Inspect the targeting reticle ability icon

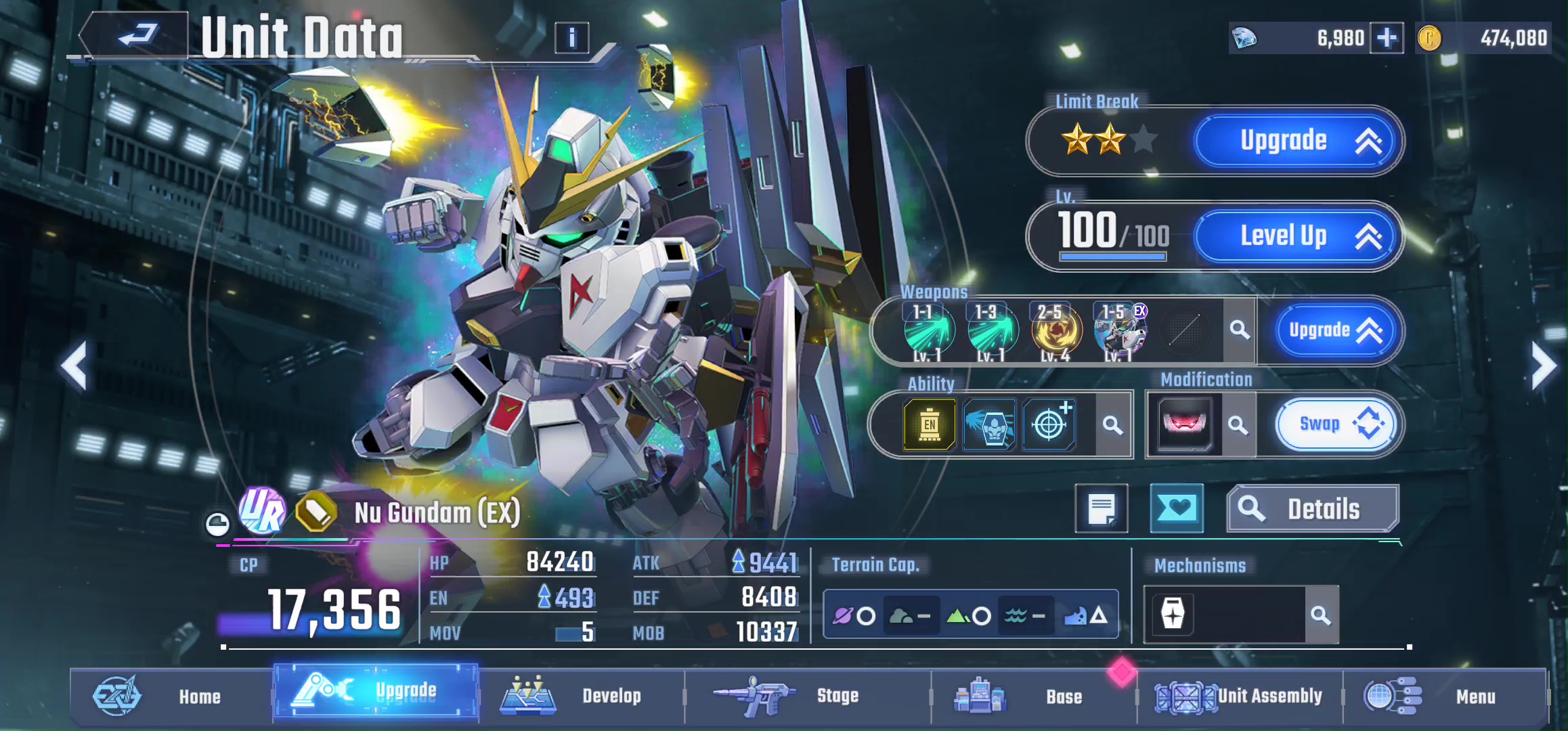1049,425
